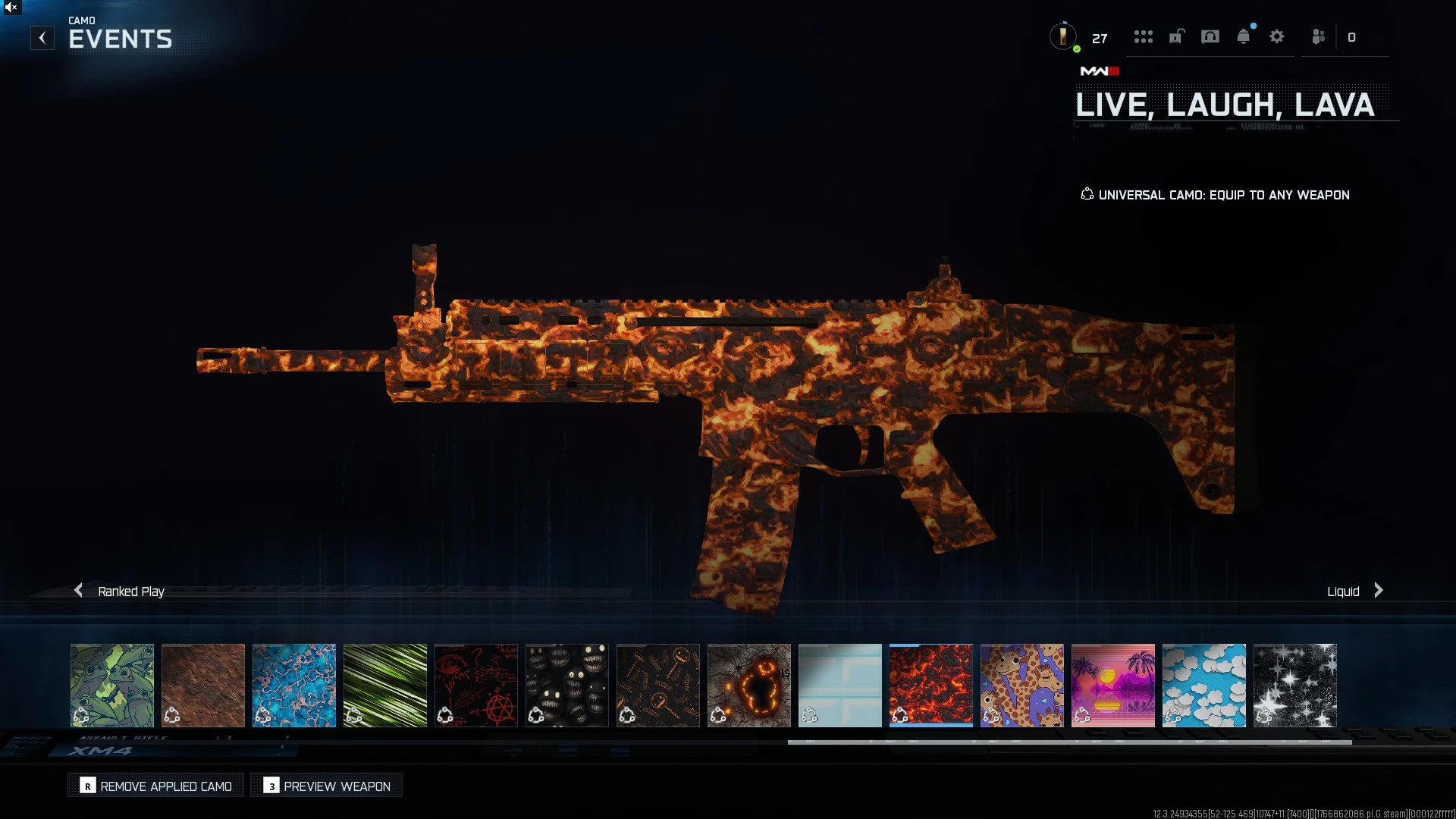The width and height of the screenshot is (1456, 819).
Task: Click Preview Weapon
Action: 326,786
